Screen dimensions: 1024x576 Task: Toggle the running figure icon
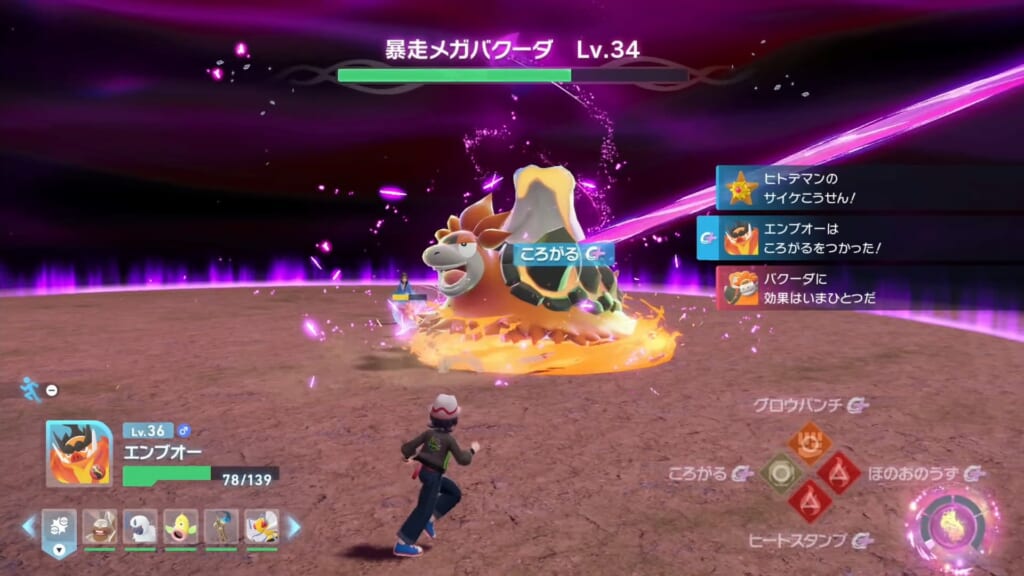click(x=30, y=389)
